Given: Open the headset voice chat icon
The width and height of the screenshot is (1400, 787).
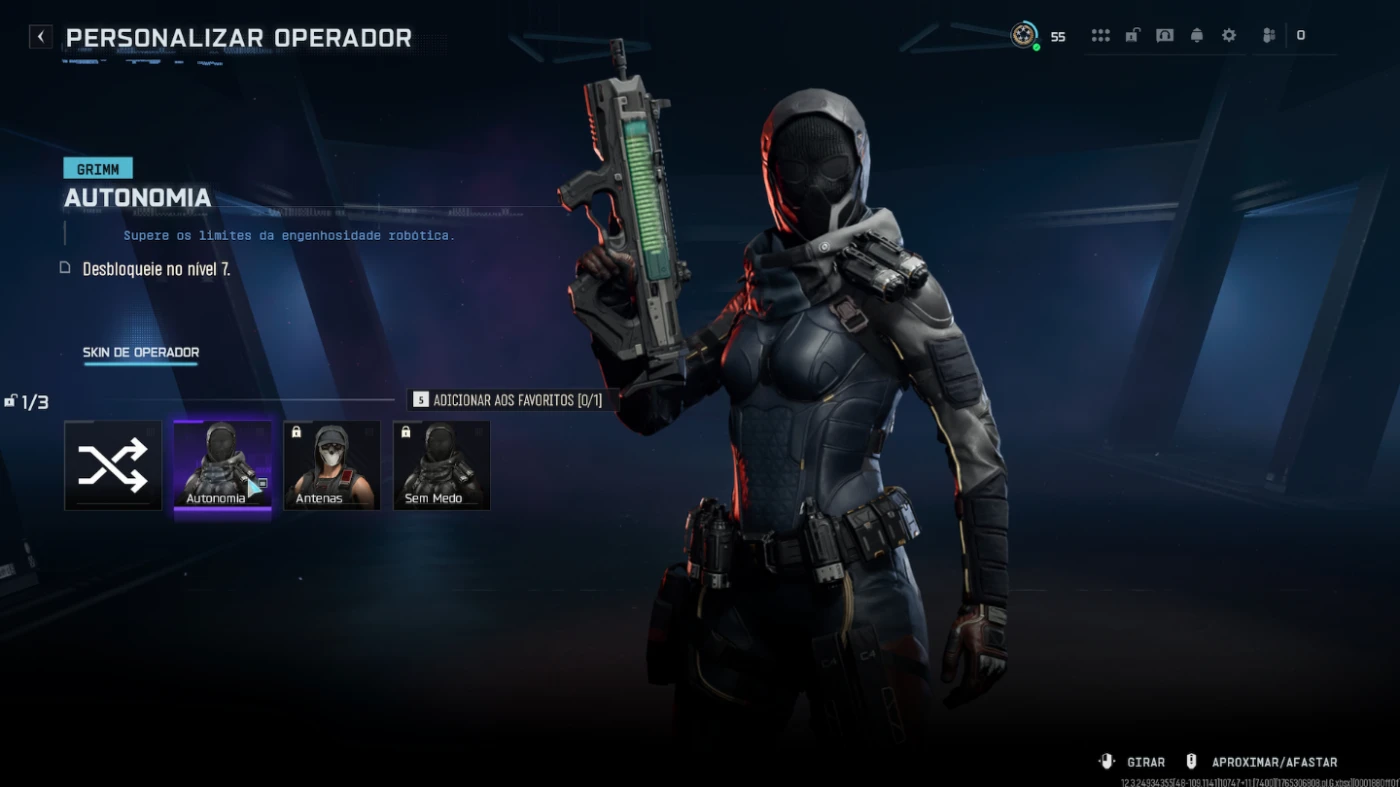Looking at the screenshot, I should [x=1165, y=36].
